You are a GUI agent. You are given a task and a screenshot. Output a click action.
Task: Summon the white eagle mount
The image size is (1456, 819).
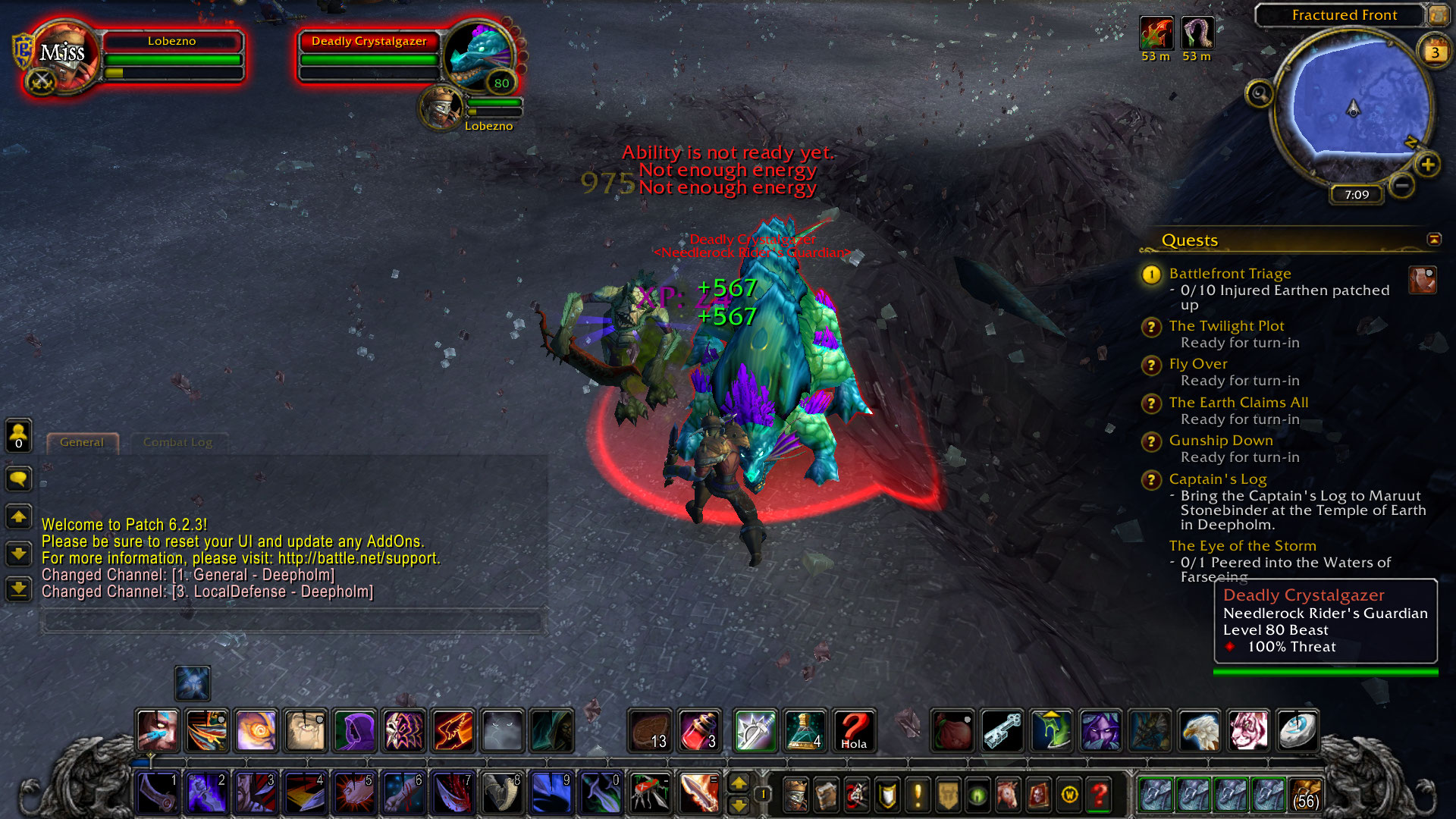(1199, 731)
